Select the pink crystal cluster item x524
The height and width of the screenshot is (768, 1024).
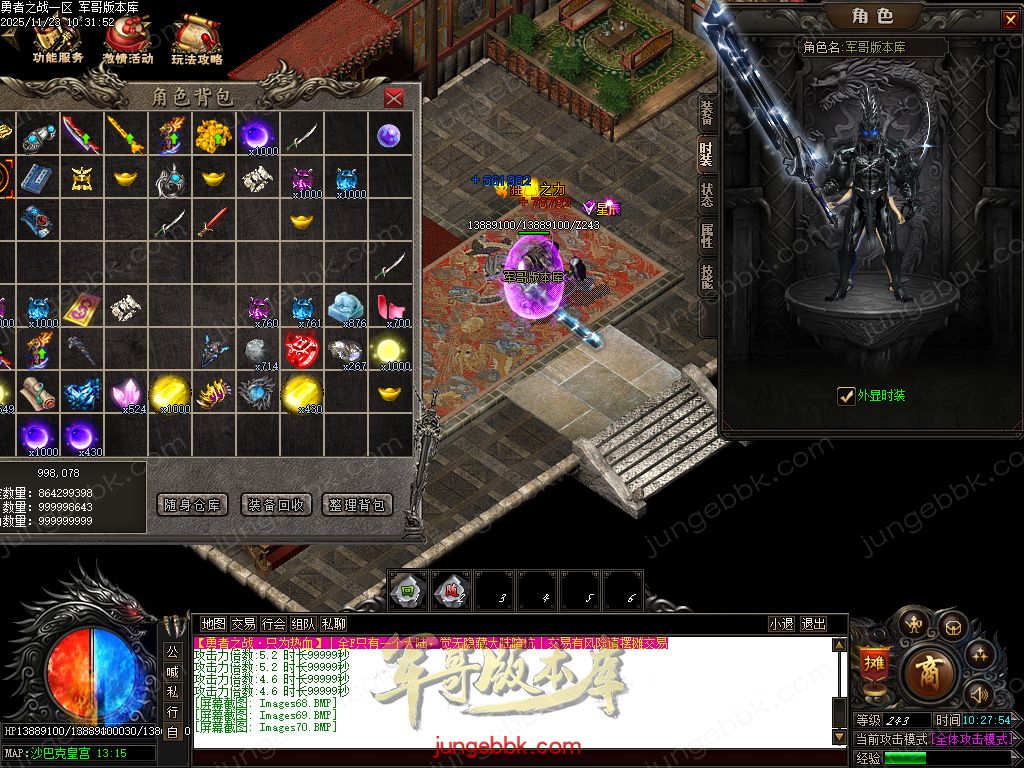(x=127, y=393)
